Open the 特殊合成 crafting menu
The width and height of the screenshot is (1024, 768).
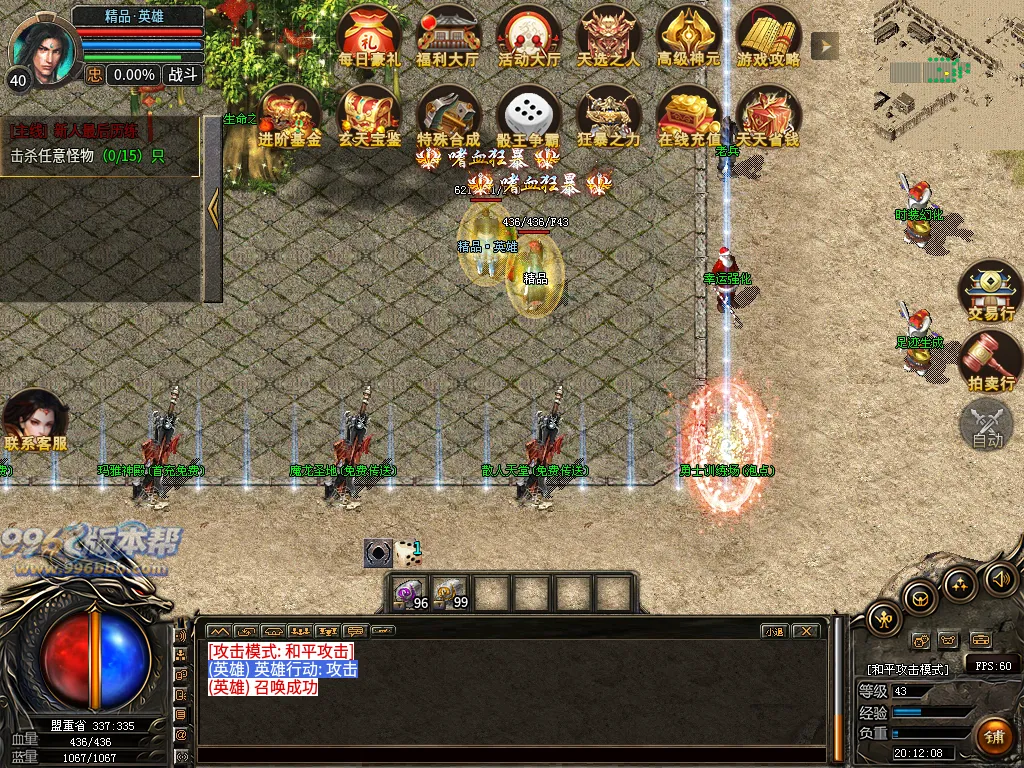pos(448,115)
